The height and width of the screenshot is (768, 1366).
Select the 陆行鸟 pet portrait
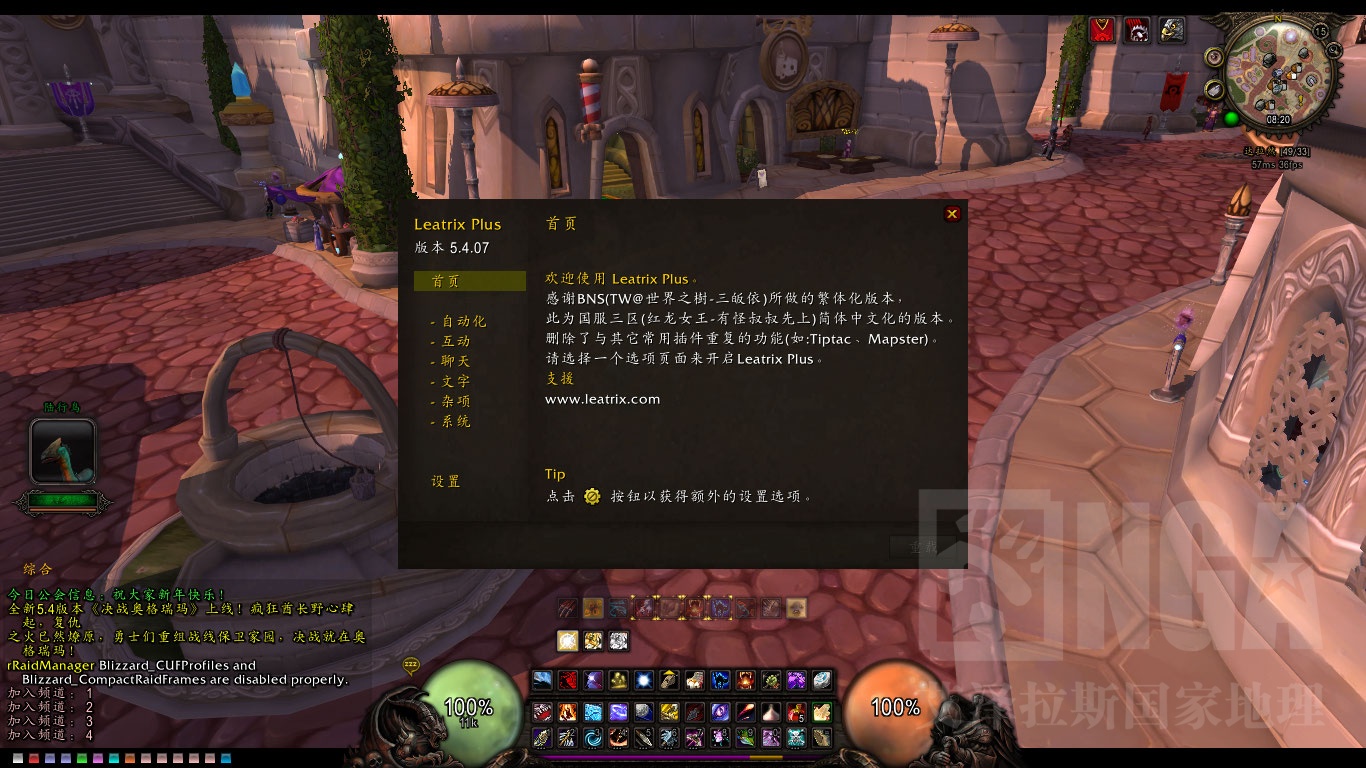(x=62, y=450)
